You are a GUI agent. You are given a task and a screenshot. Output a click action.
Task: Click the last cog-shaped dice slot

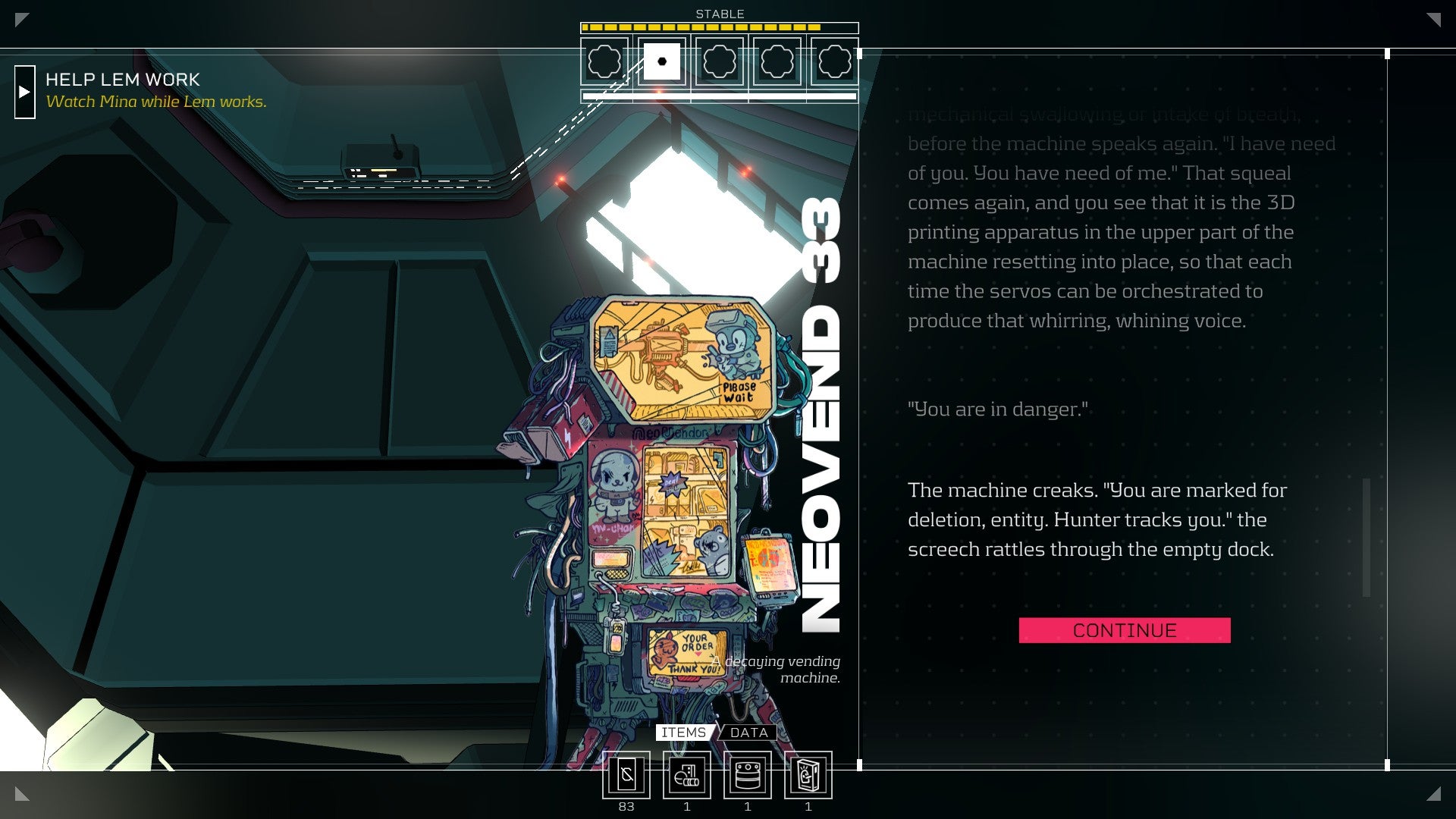coord(834,62)
